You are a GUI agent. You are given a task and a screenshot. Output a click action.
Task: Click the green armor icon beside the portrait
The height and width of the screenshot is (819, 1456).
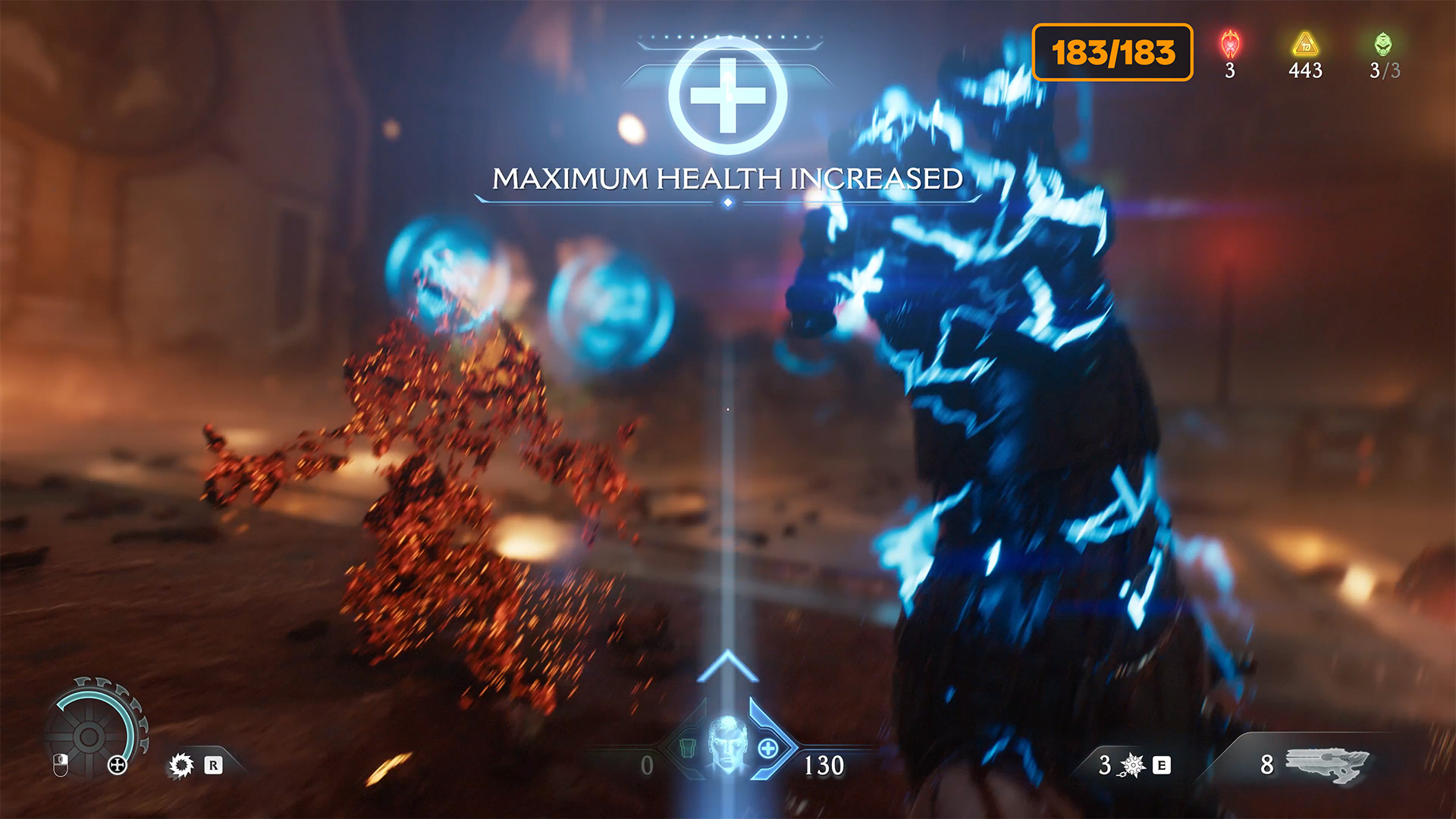pyautogui.click(x=687, y=748)
